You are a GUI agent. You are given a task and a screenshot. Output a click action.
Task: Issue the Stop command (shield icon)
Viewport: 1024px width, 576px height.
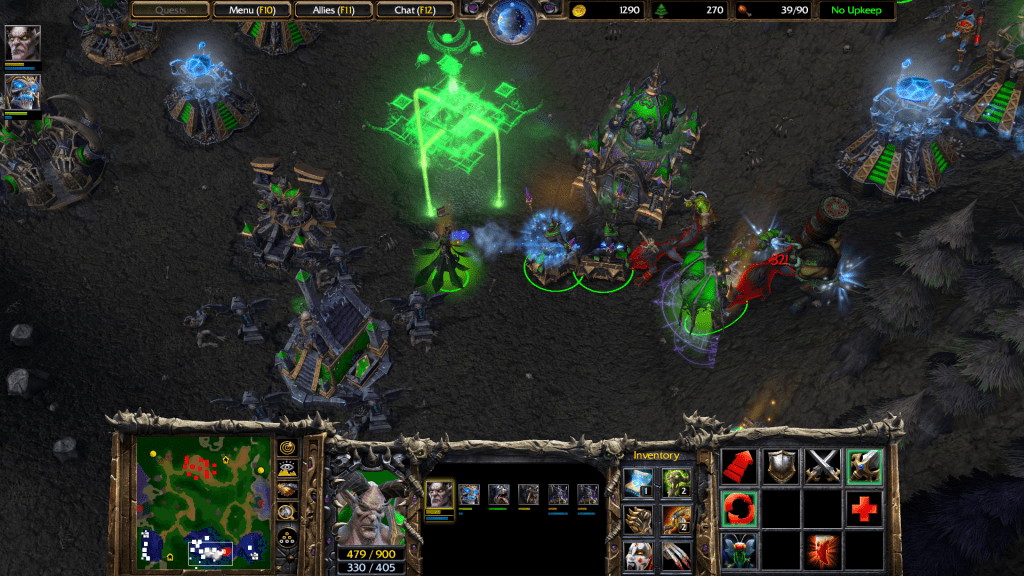[x=781, y=466]
